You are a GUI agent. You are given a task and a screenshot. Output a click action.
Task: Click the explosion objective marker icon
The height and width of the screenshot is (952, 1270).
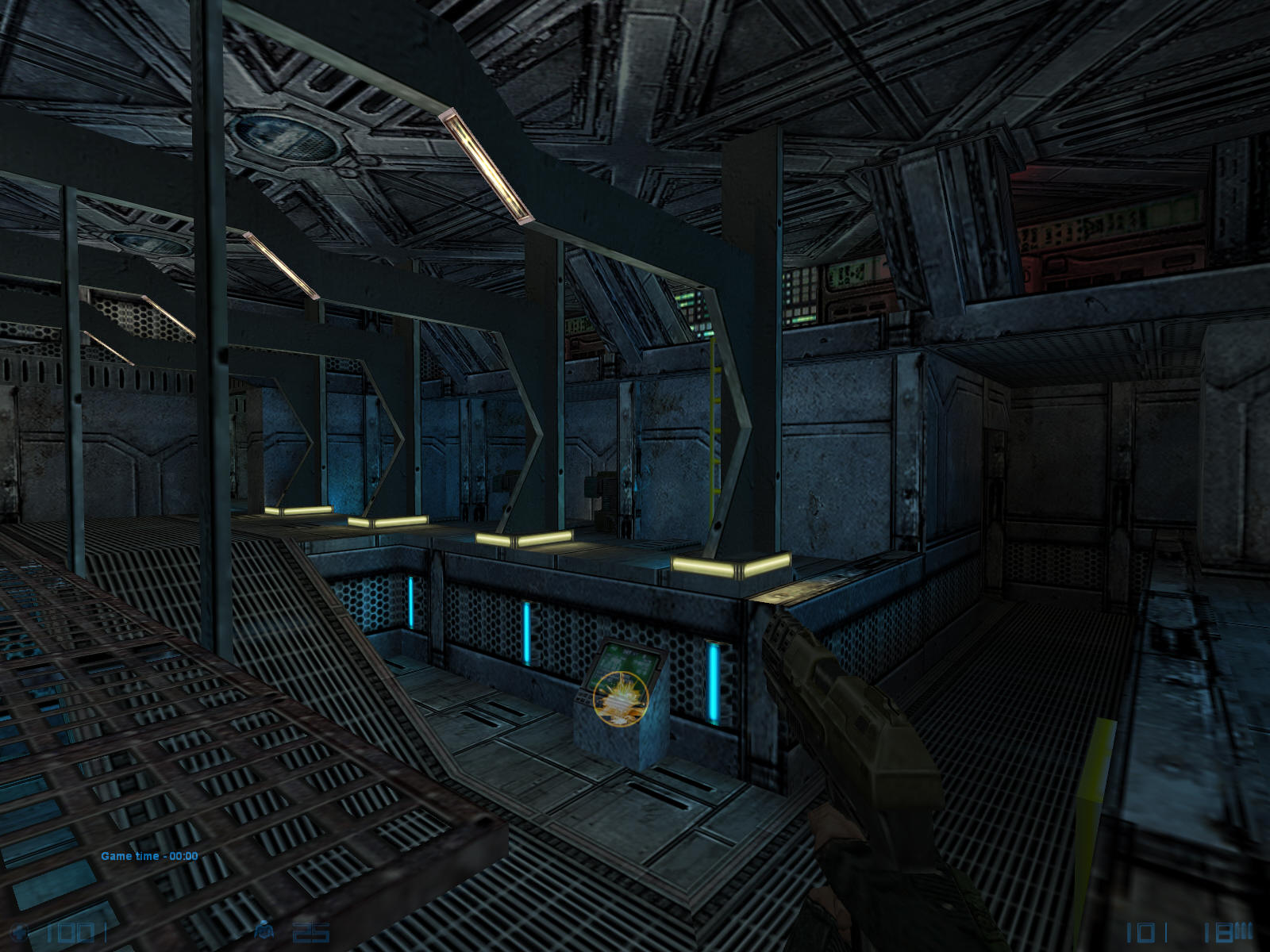point(621,698)
